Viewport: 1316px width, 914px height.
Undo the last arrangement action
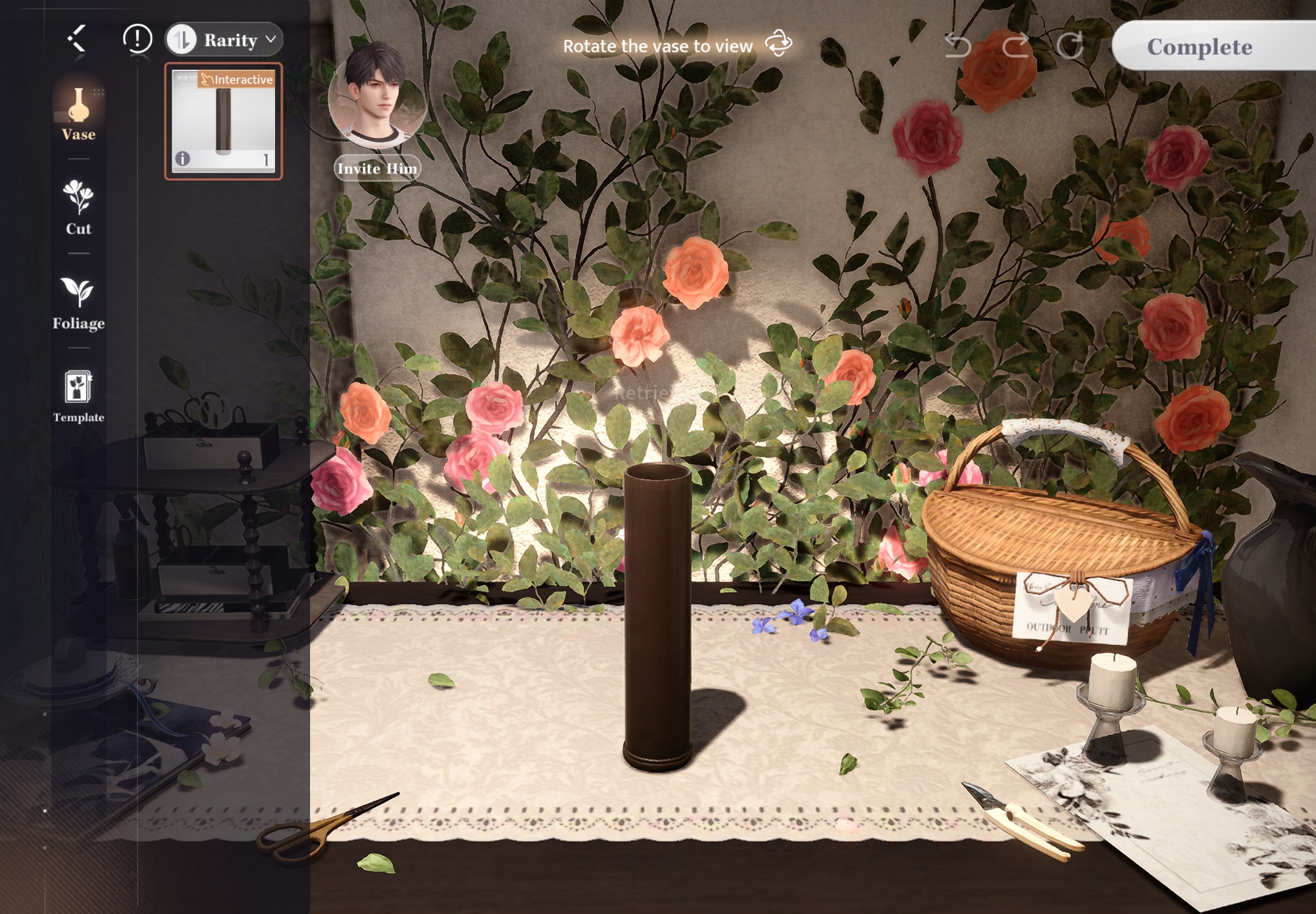[957, 45]
